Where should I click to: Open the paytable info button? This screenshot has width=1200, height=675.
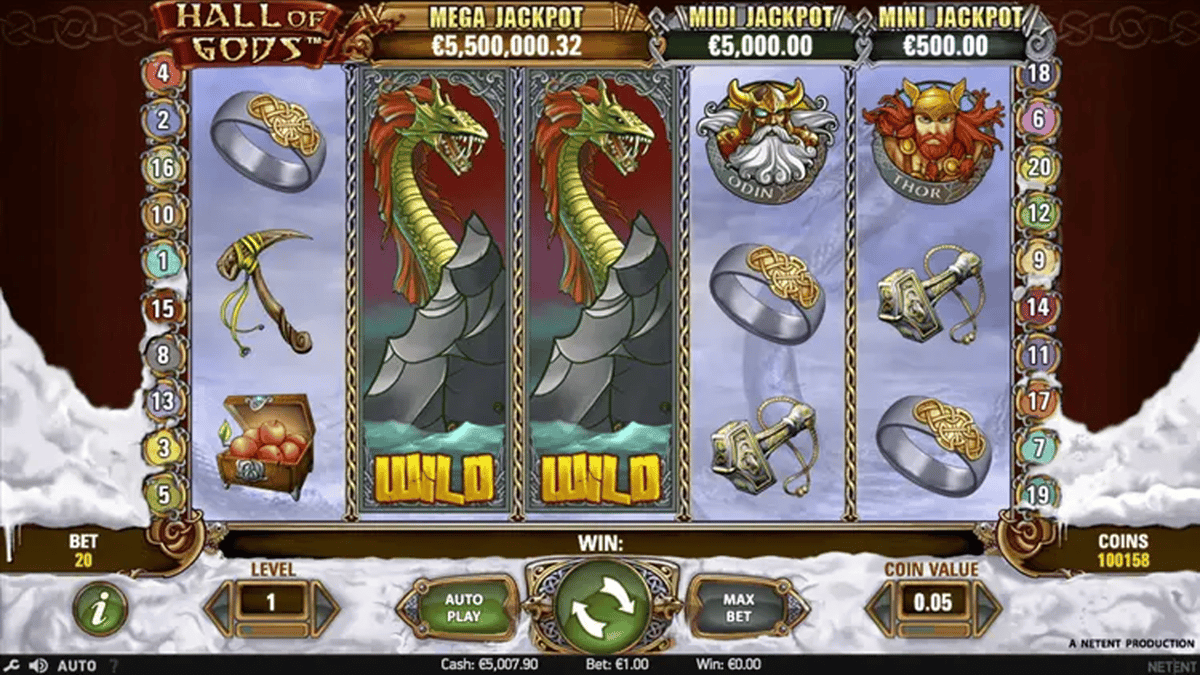click(100, 608)
